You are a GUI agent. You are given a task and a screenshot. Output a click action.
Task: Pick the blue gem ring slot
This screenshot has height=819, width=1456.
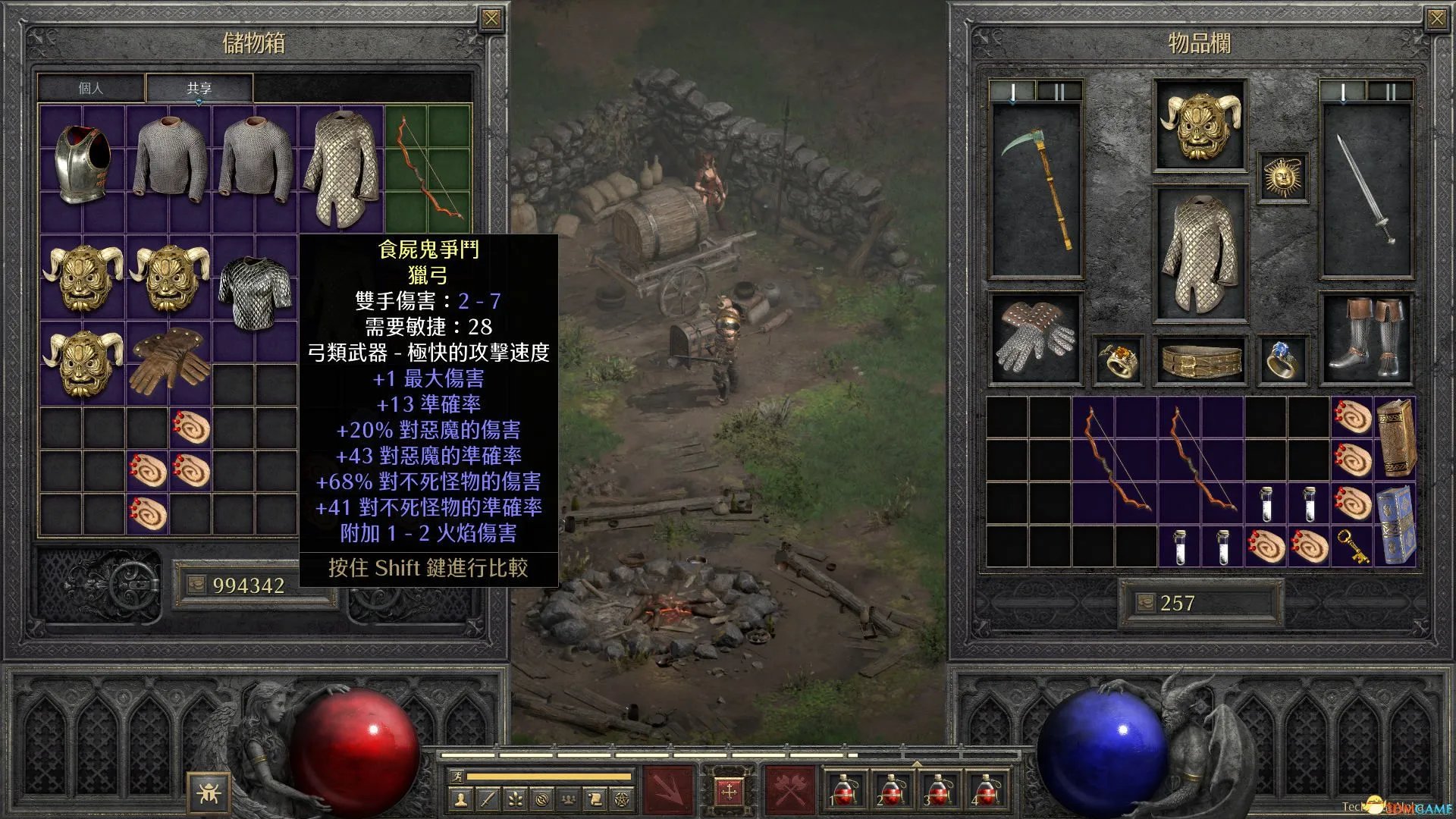tap(1282, 360)
